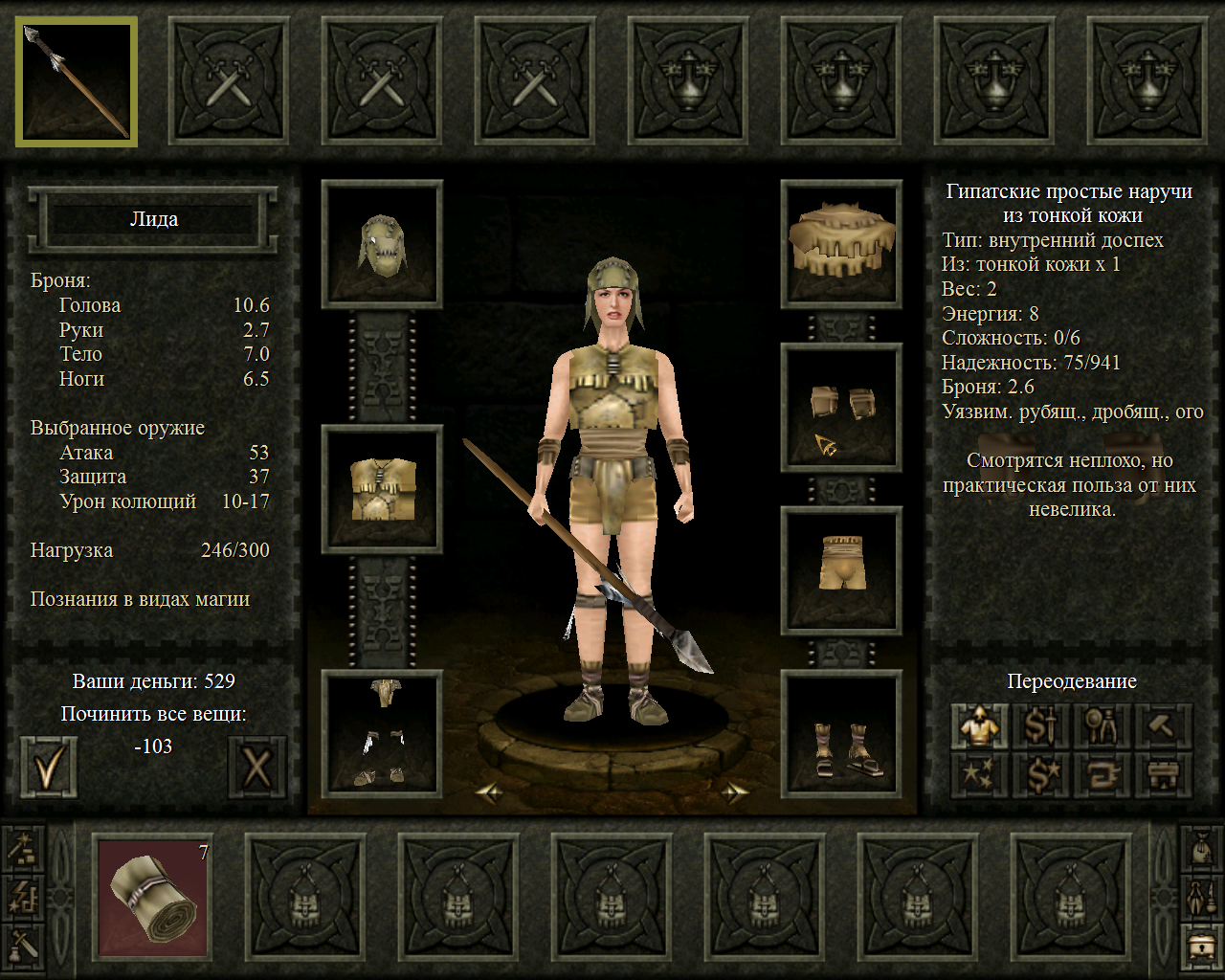
Task: Select the leather bracers equipment slot
Action: coord(842,408)
